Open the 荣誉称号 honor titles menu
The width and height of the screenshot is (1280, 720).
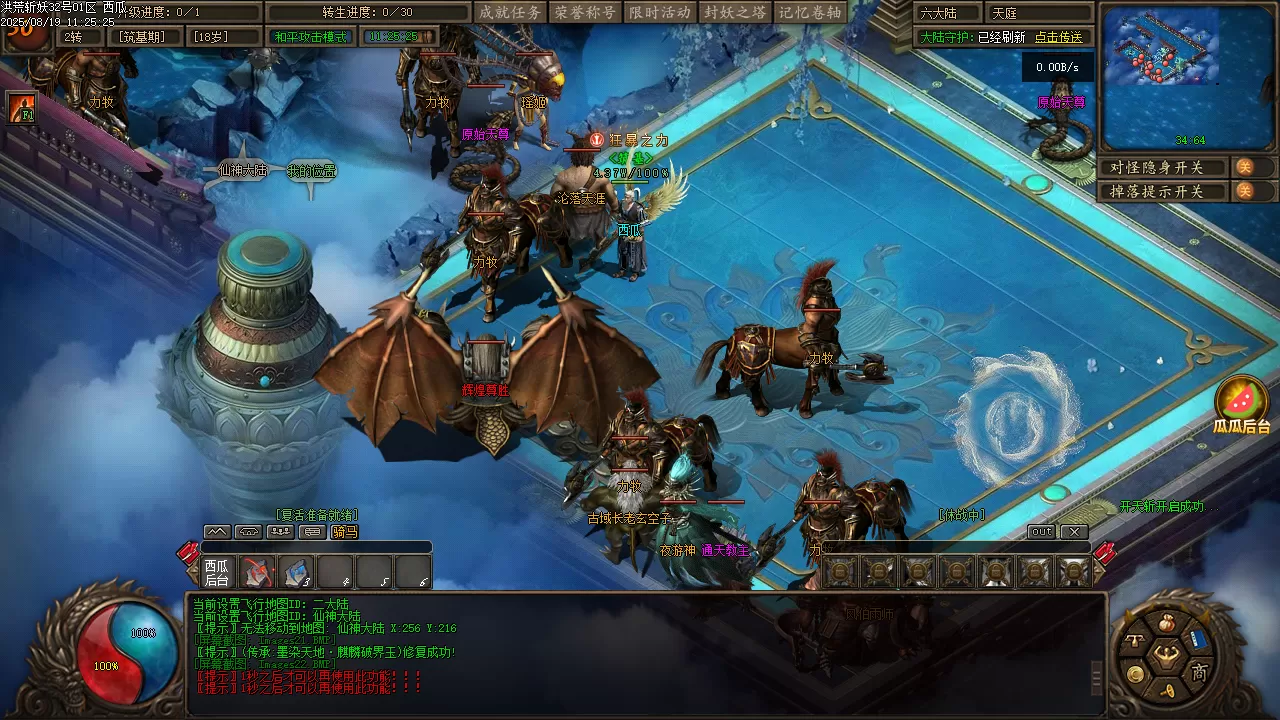click(x=584, y=12)
